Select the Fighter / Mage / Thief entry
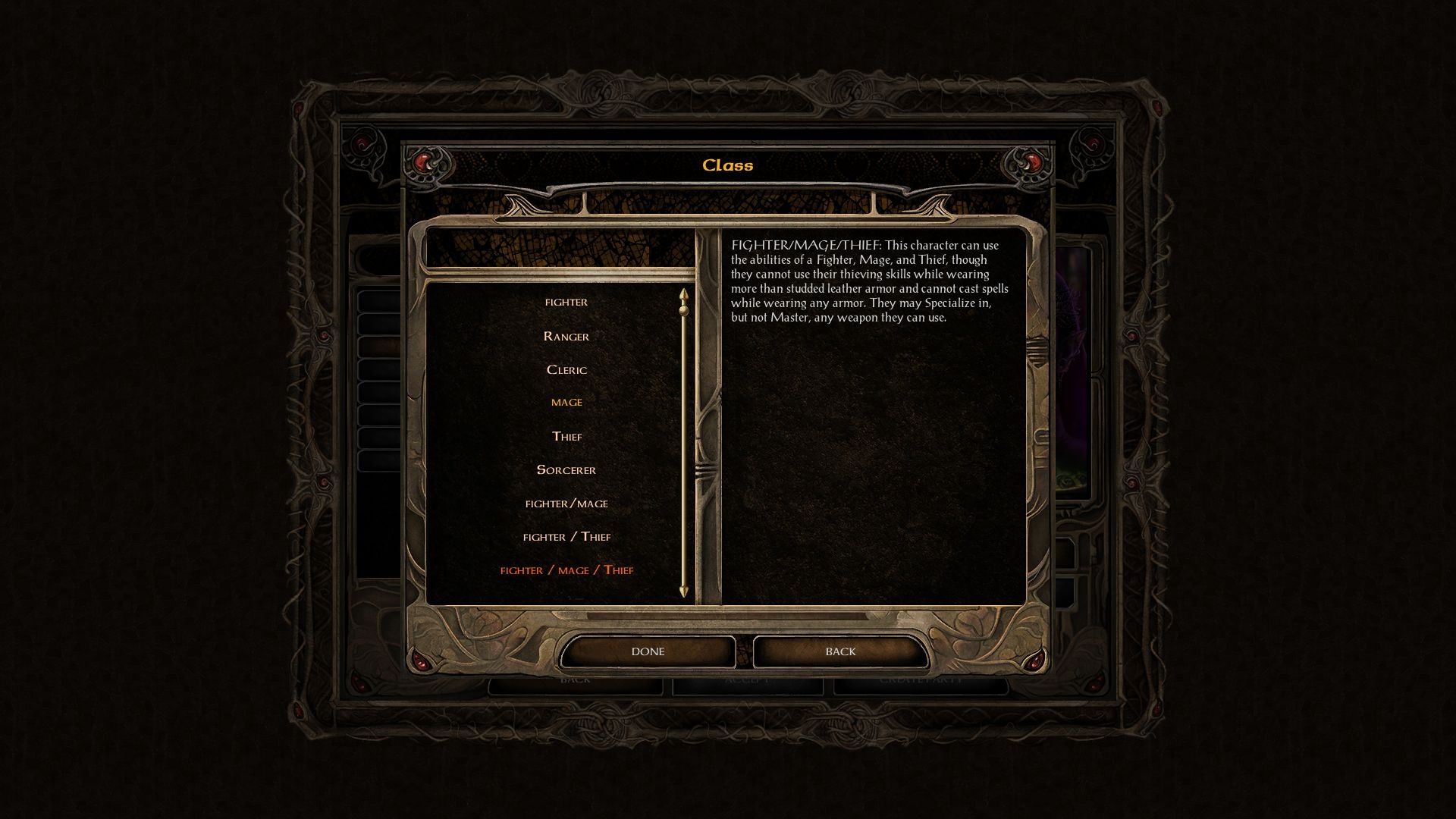1456x819 pixels. tap(566, 570)
